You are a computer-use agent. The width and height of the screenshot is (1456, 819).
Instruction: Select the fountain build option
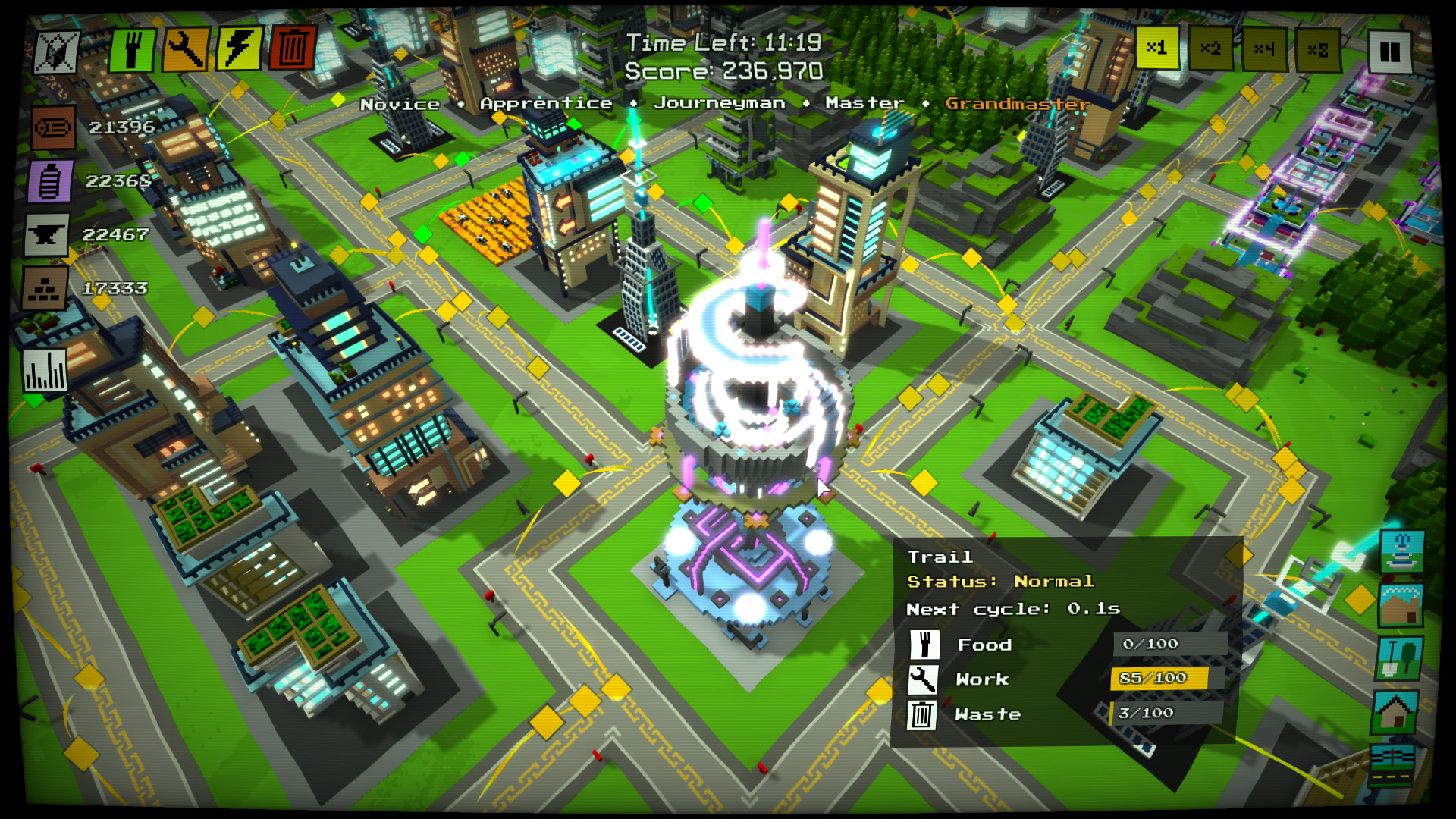click(x=1401, y=551)
